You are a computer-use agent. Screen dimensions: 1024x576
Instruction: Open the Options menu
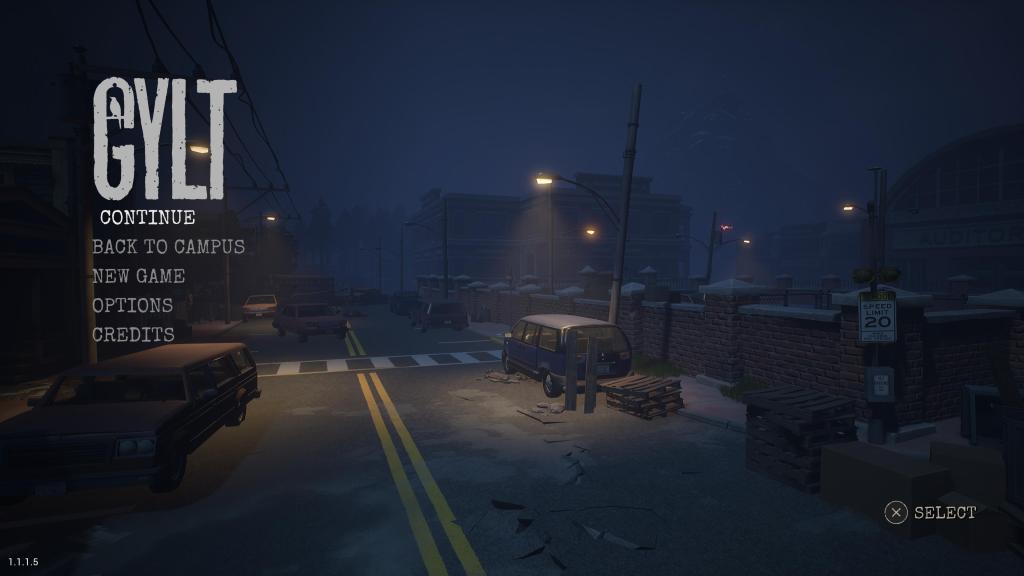(132, 305)
